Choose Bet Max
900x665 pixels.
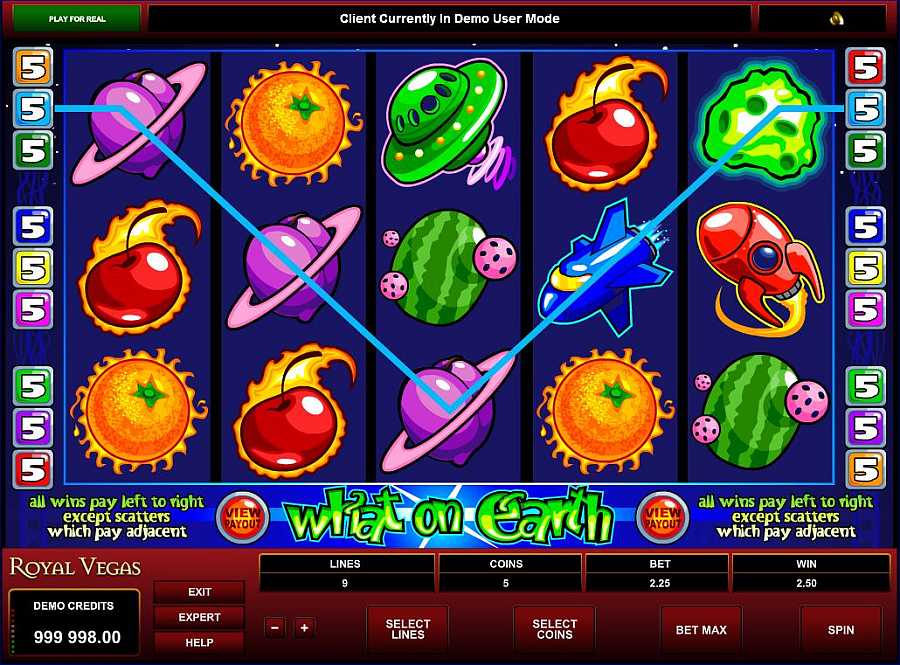pos(701,630)
